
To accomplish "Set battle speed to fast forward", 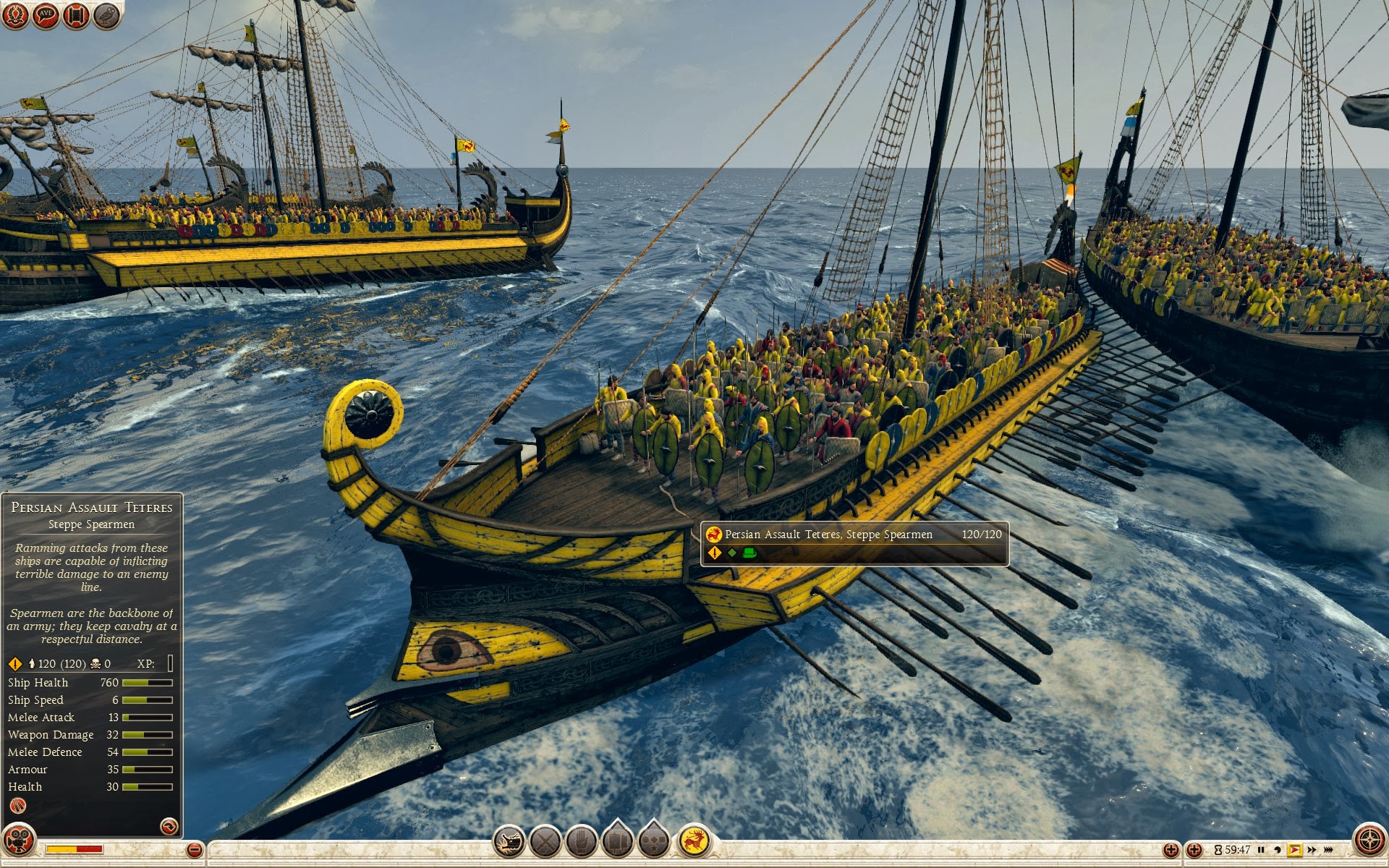I will [1312, 850].
